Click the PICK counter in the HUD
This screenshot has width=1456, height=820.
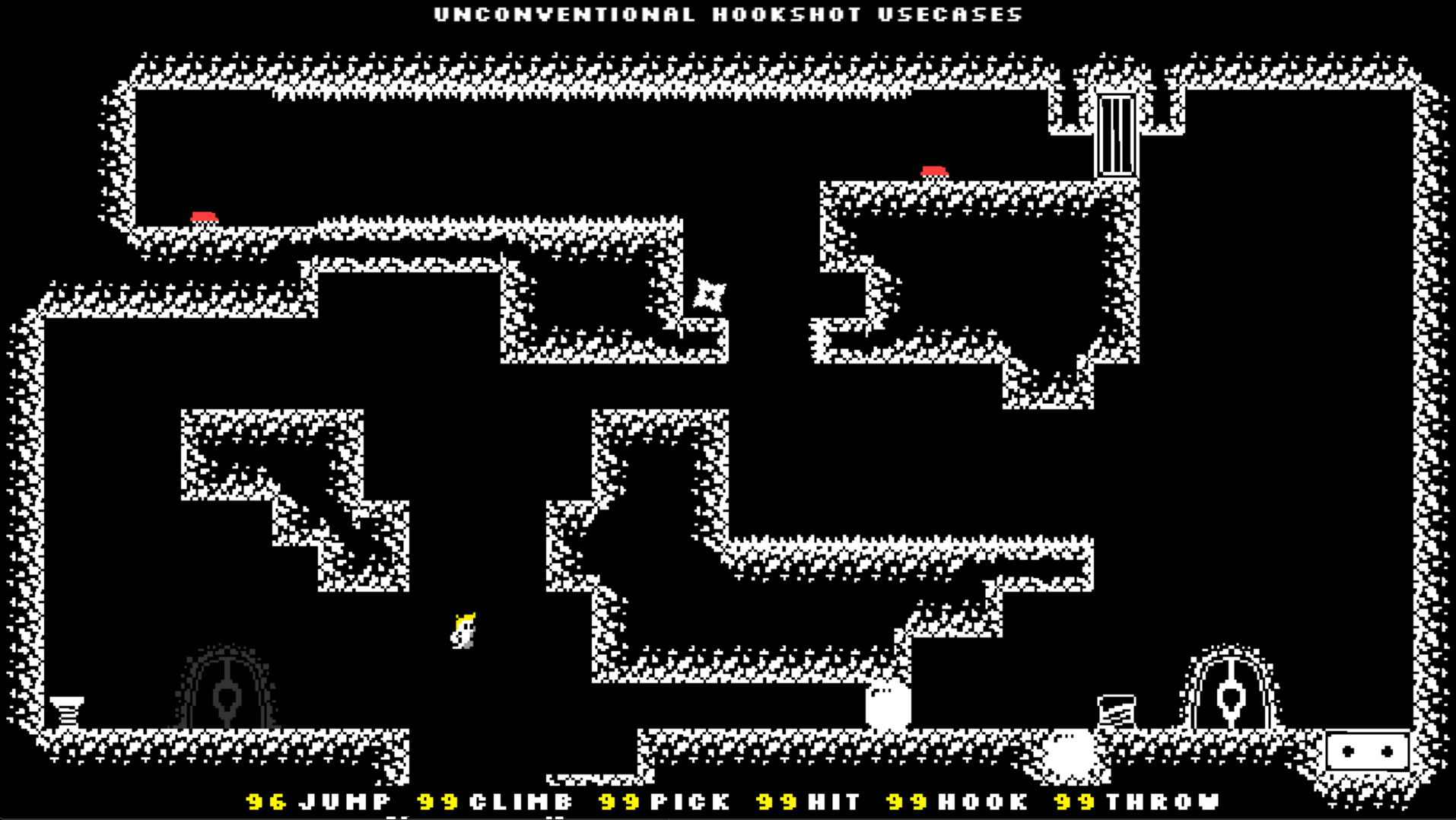pyautogui.click(x=620, y=801)
